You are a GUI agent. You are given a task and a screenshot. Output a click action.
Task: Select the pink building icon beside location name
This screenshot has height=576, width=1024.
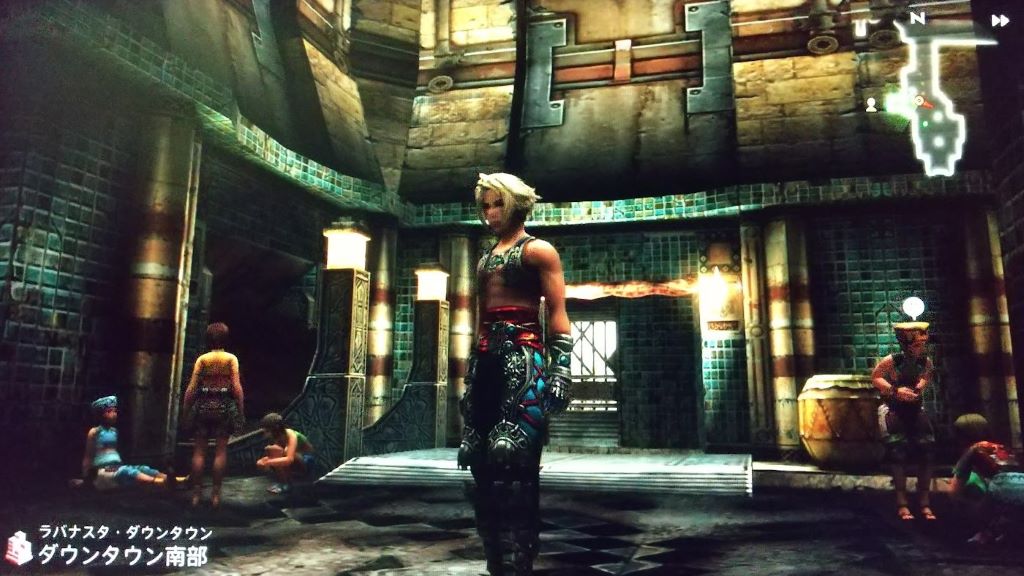[x=19, y=547]
